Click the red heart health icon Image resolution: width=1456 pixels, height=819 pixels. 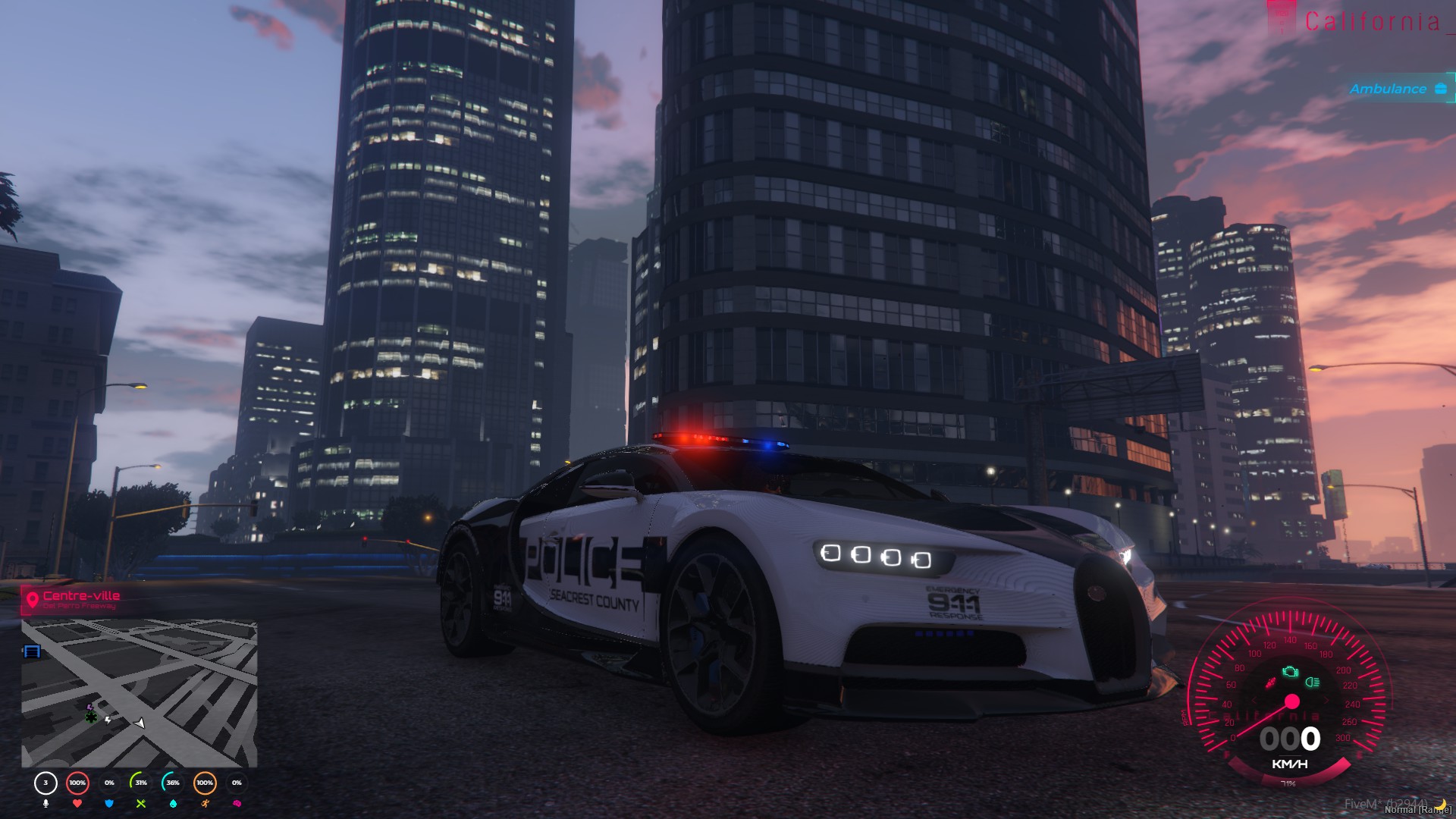77,803
